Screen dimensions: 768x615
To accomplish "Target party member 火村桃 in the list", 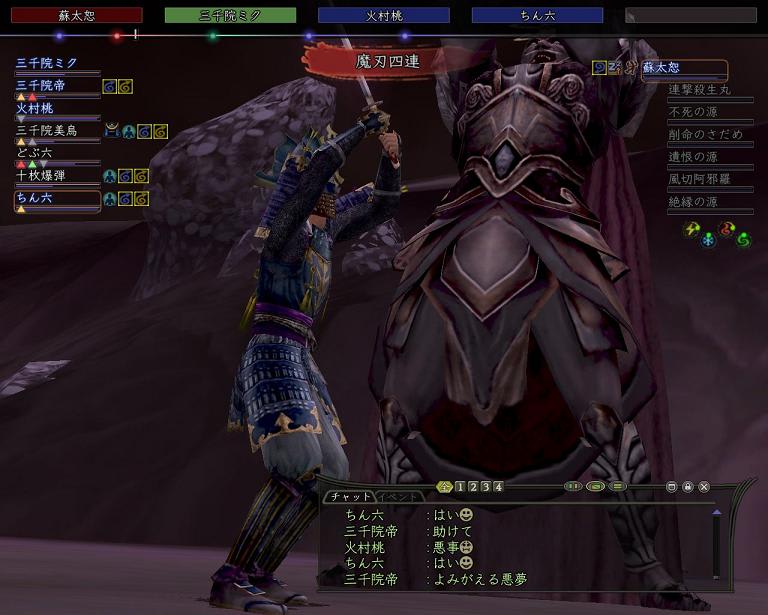I will (x=34, y=108).
